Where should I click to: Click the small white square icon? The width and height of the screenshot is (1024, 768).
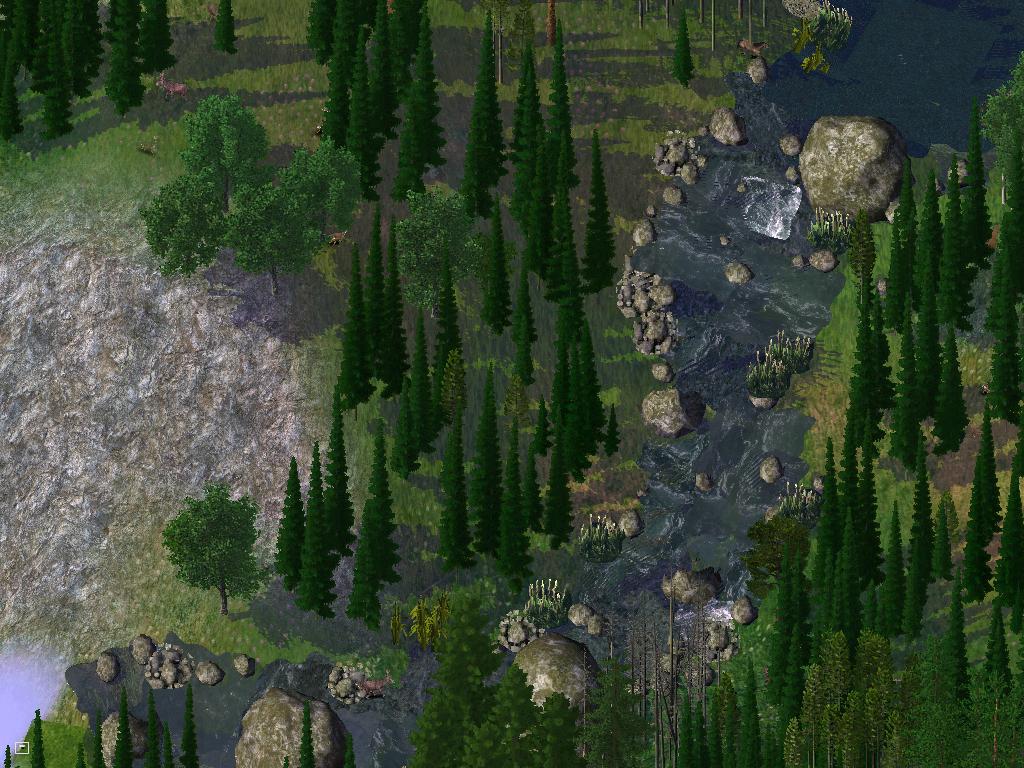22,747
